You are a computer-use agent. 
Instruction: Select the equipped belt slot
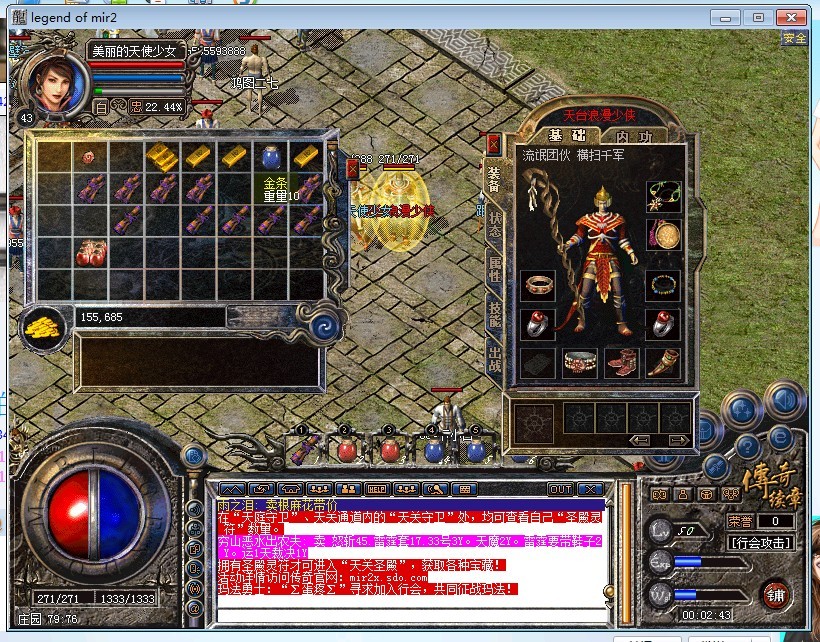[580, 362]
